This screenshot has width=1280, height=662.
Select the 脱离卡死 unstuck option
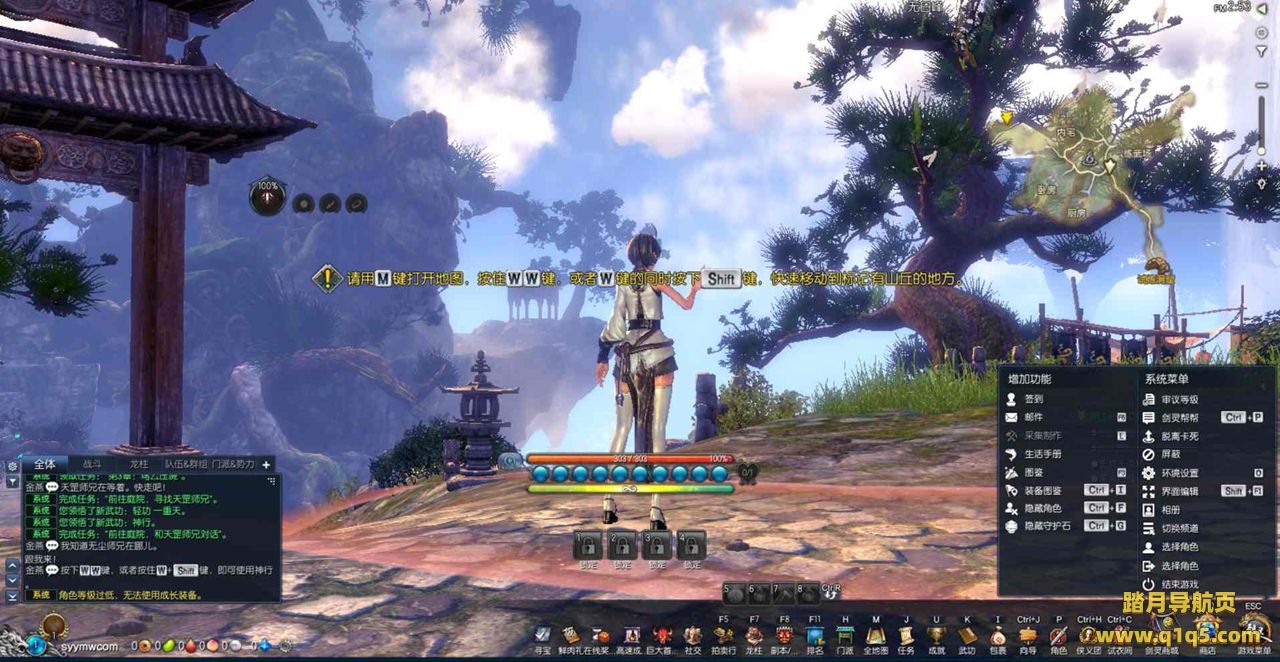click(1179, 436)
